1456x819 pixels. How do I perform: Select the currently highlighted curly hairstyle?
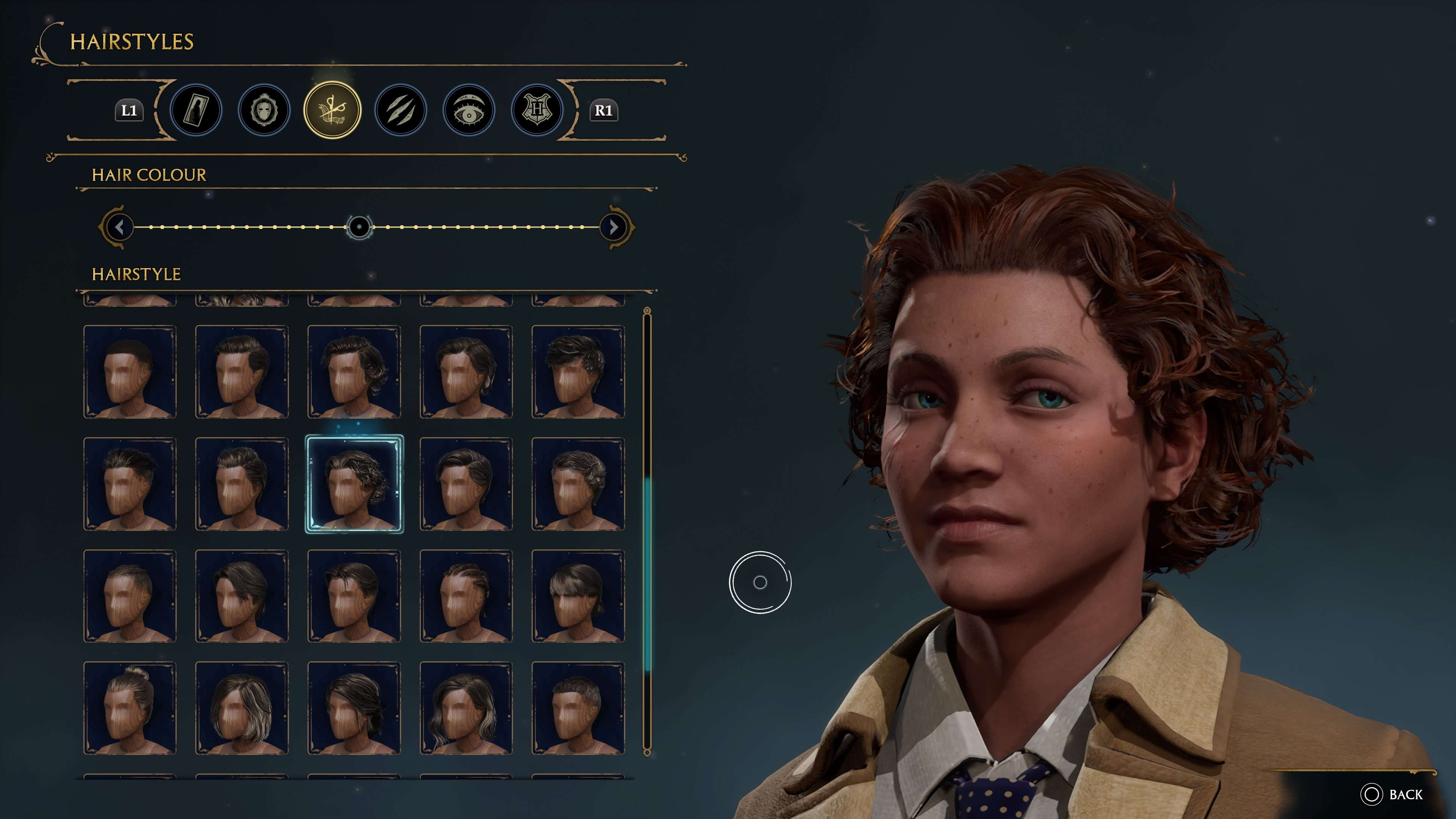click(355, 485)
